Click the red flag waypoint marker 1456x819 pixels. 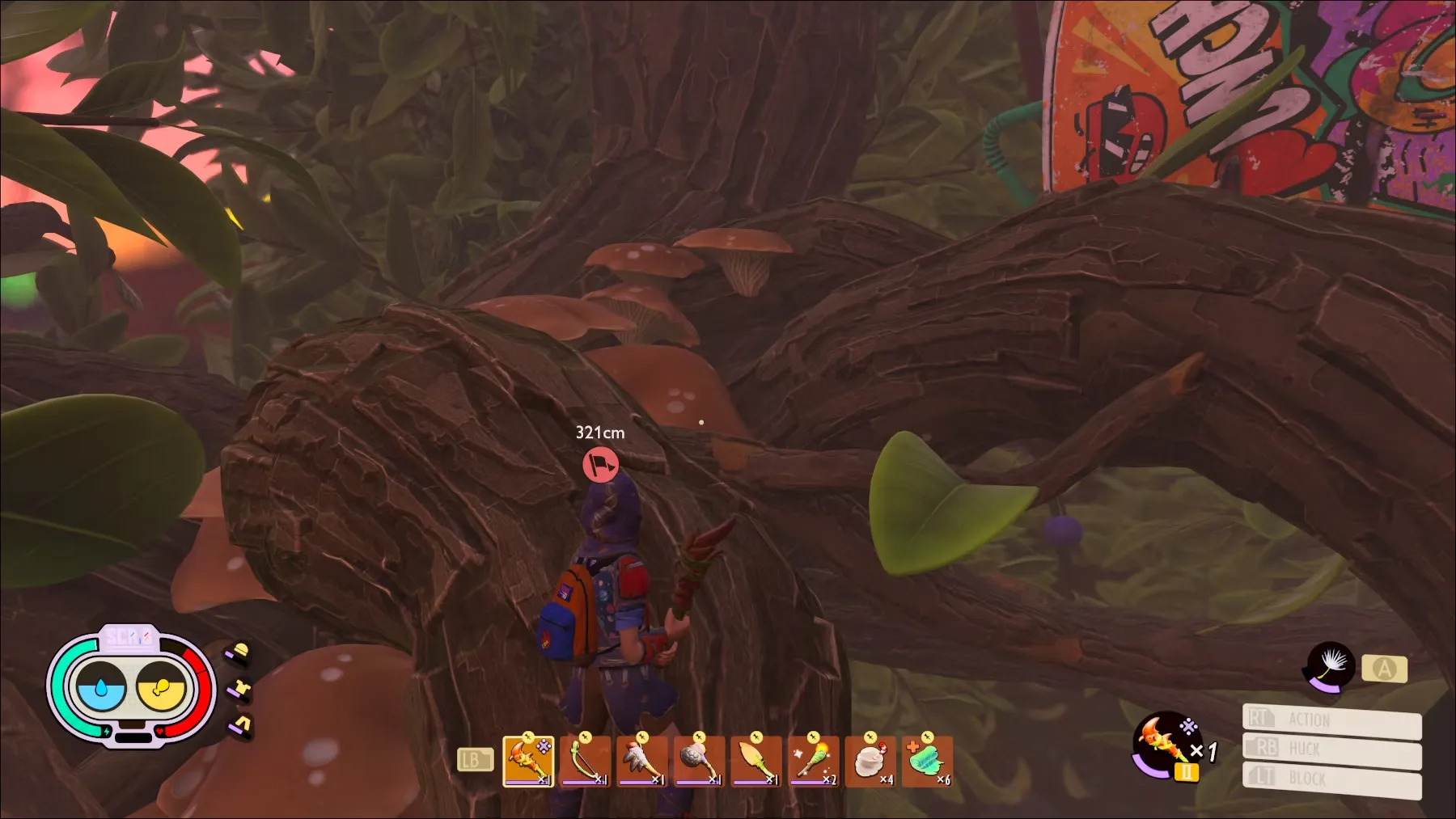pyautogui.click(x=600, y=466)
